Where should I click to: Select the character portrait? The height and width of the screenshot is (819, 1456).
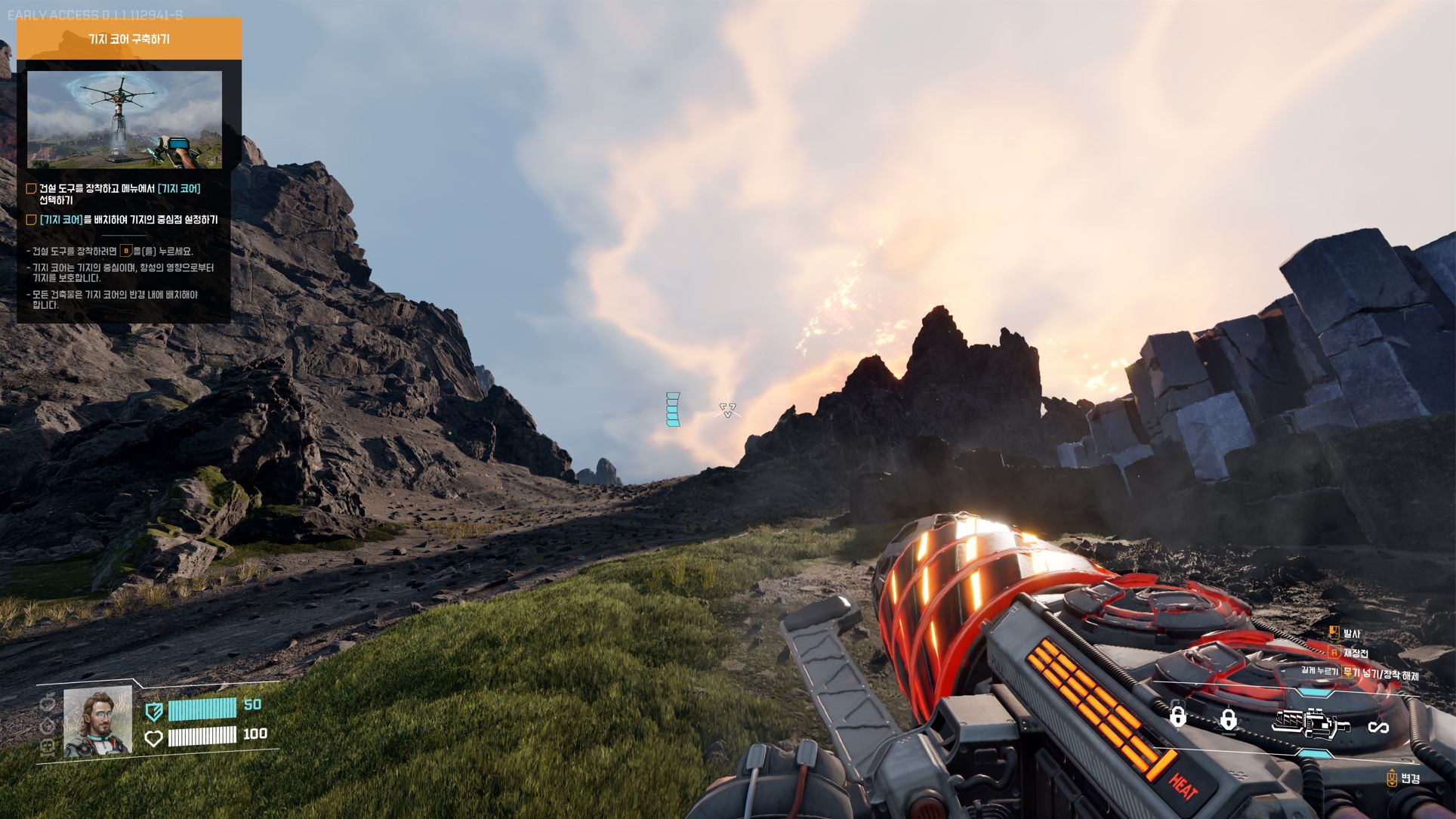point(97,722)
